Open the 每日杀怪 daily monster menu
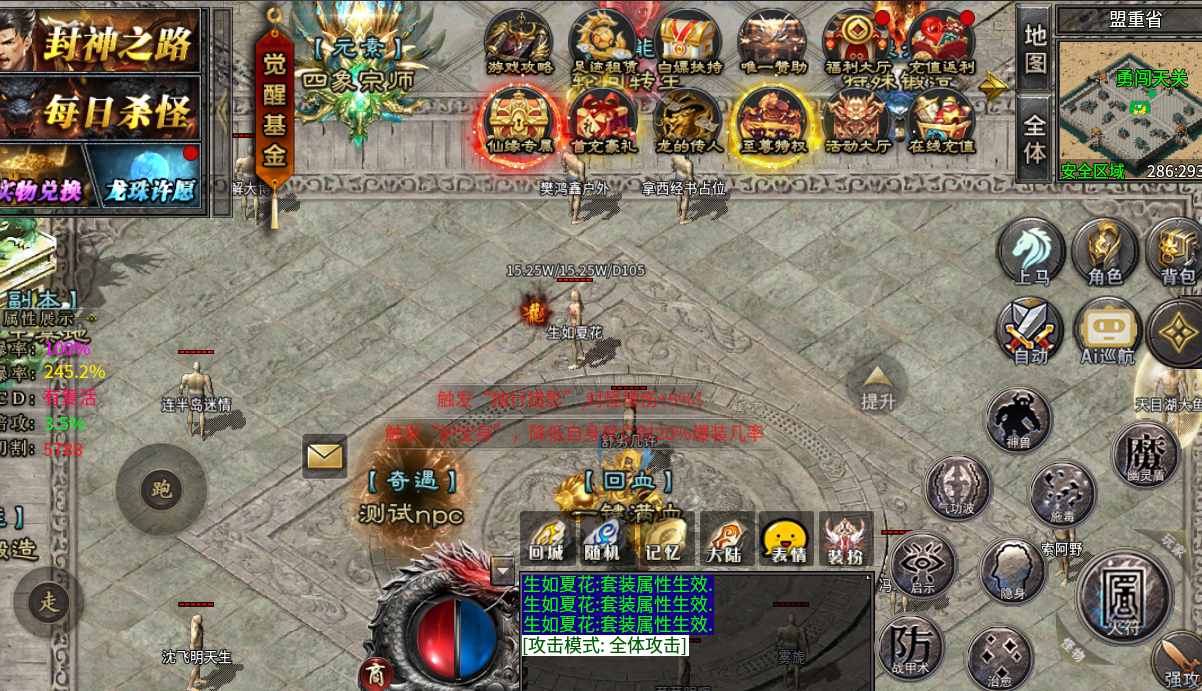The image size is (1202, 691). point(105,110)
